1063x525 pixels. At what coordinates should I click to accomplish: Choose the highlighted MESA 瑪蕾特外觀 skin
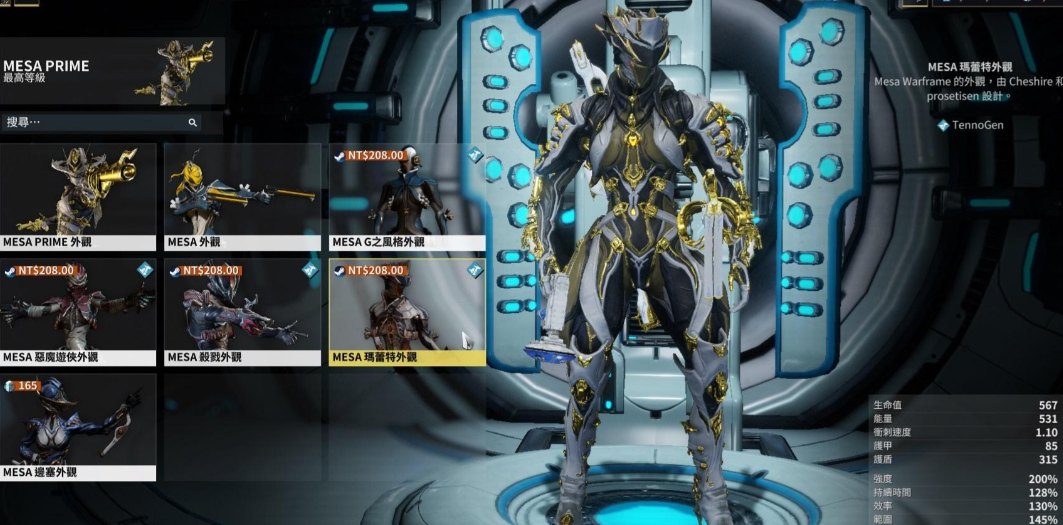coord(407,312)
